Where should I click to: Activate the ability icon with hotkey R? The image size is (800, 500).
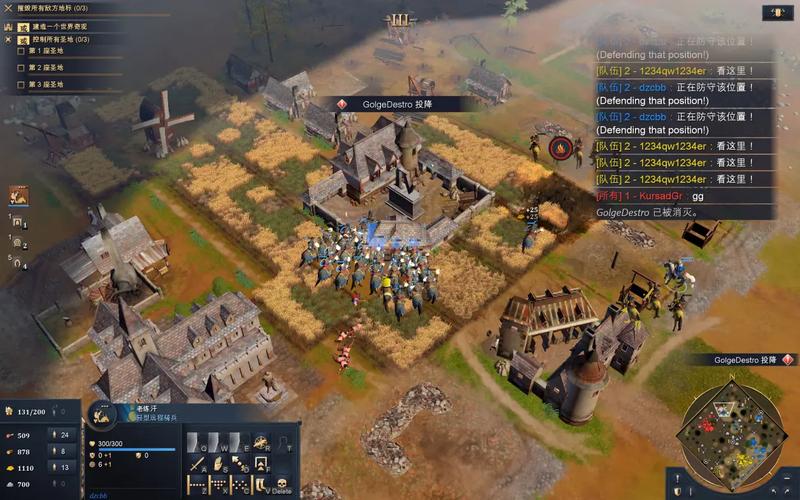click(261, 441)
